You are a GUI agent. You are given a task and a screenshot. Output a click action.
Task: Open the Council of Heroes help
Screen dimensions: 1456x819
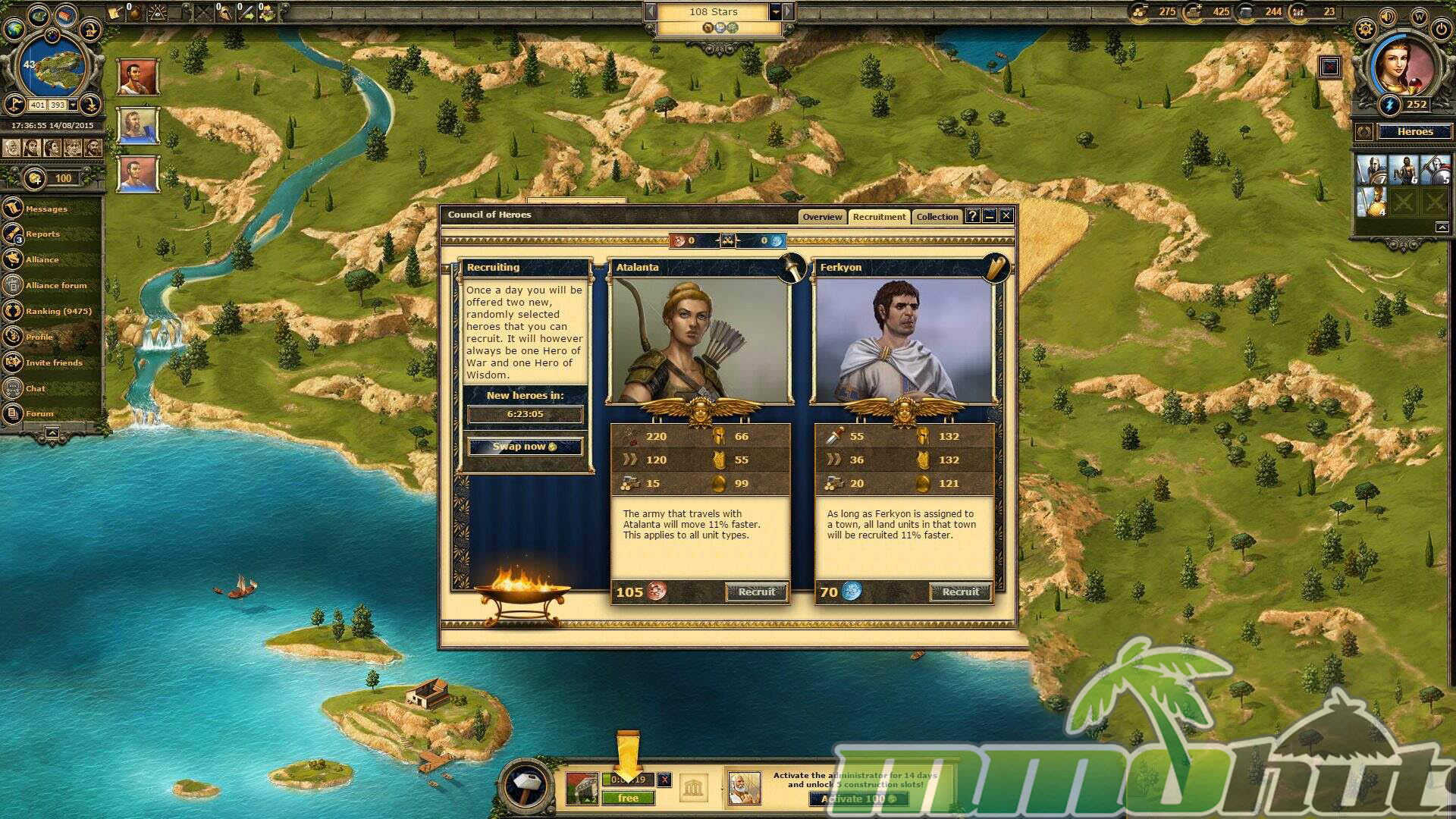(973, 216)
